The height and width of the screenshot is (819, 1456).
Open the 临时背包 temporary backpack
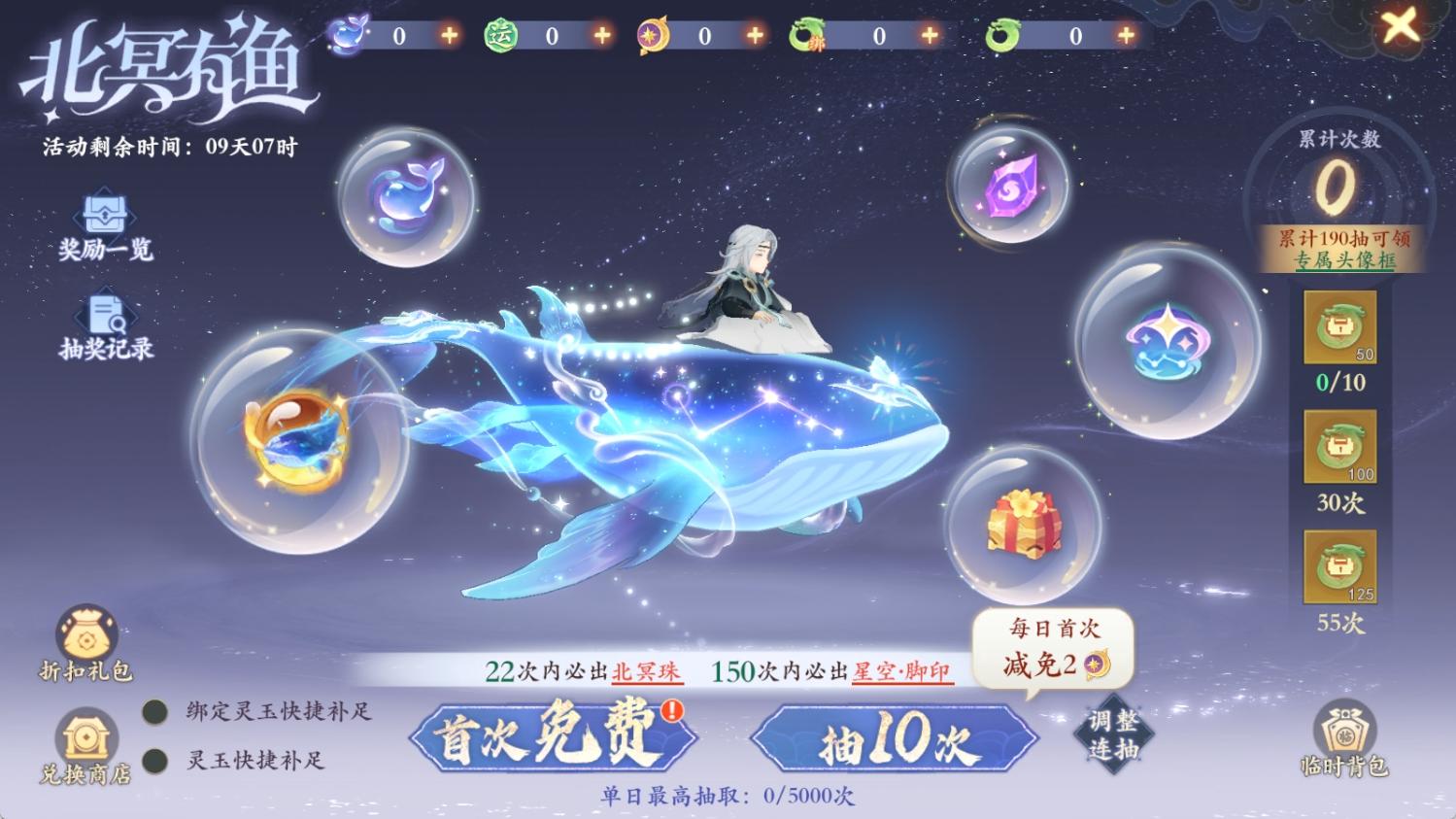(1345, 744)
